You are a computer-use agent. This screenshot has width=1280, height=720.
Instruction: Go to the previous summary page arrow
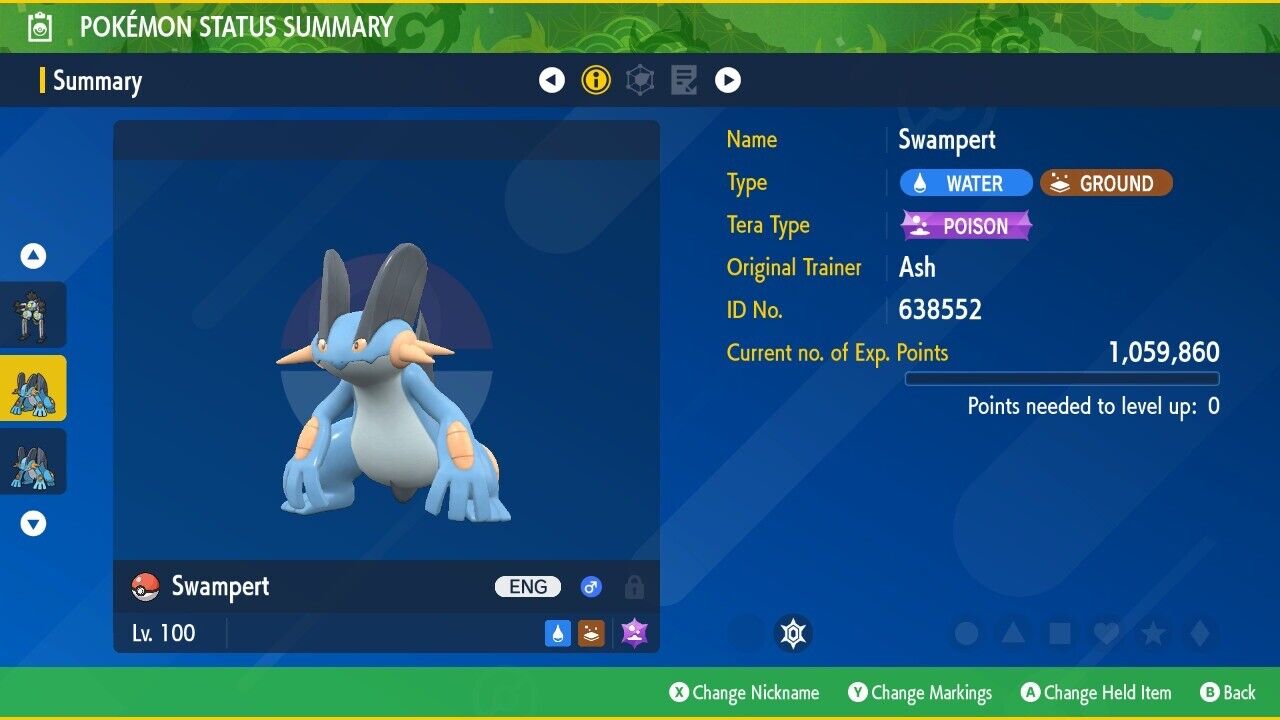click(x=552, y=80)
